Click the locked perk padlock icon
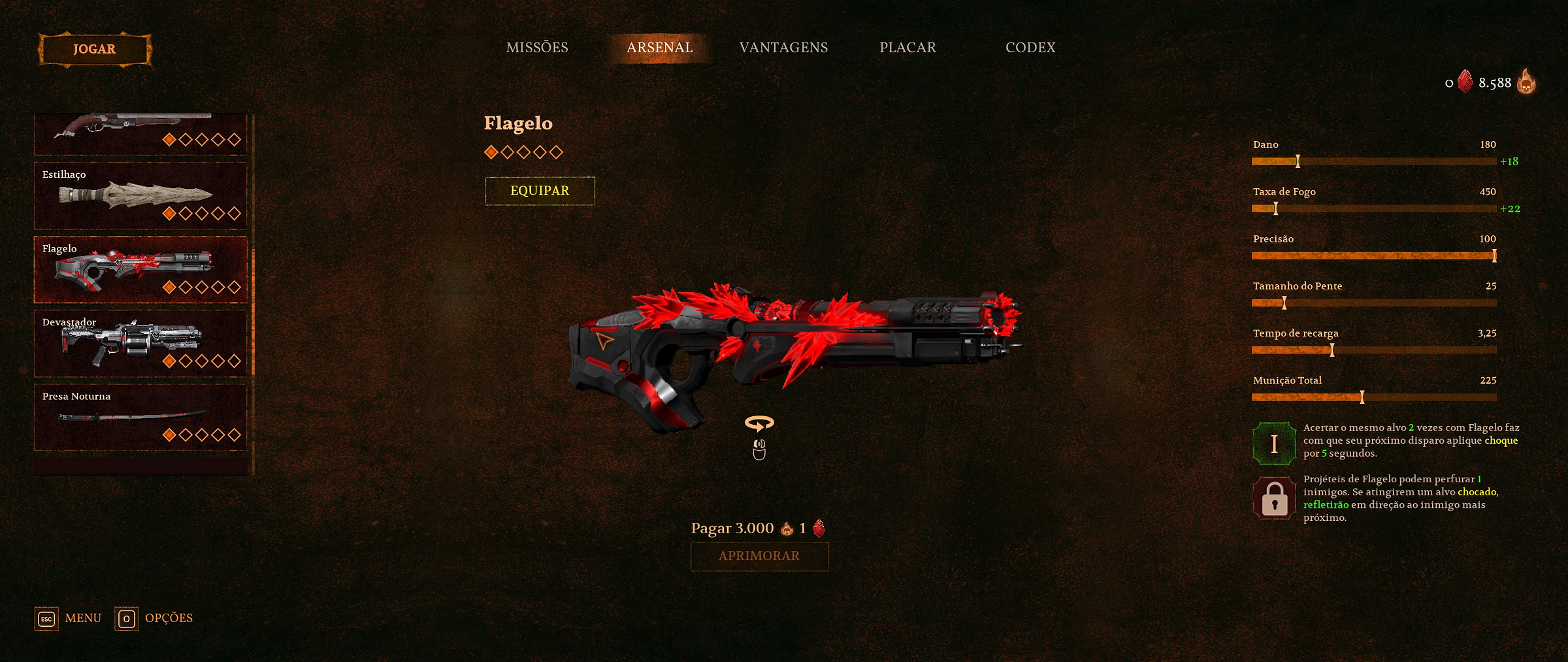The image size is (1568, 662). [x=1274, y=499]
